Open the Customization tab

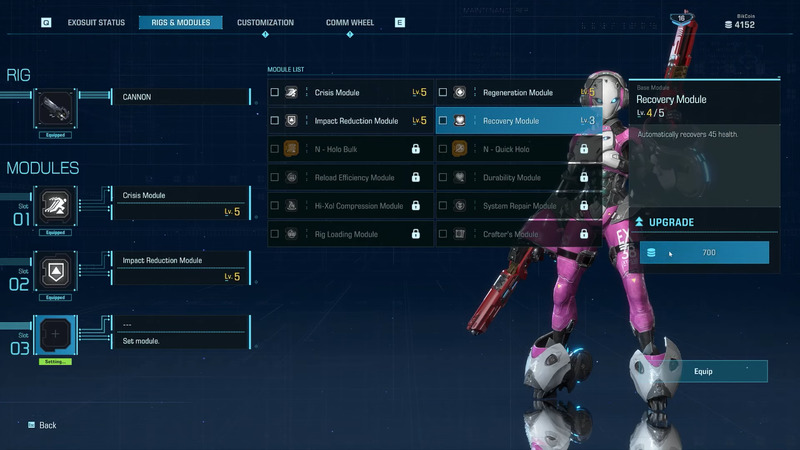265,22
